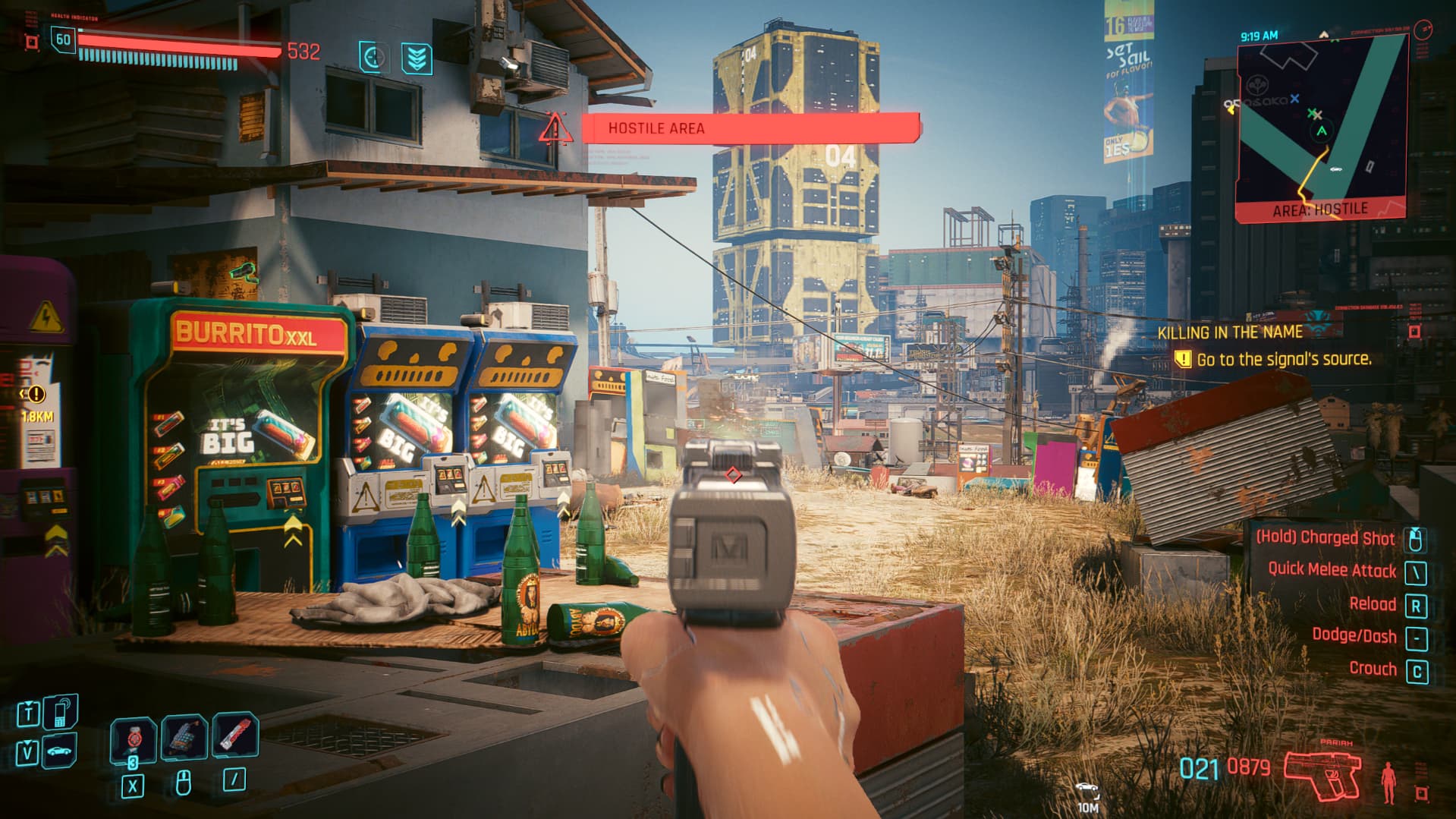Viewport: 1456px width, 819px height.
Task: Choose the blue gadget quick slot
Action: pyautogui.click(x=184, y=736)
